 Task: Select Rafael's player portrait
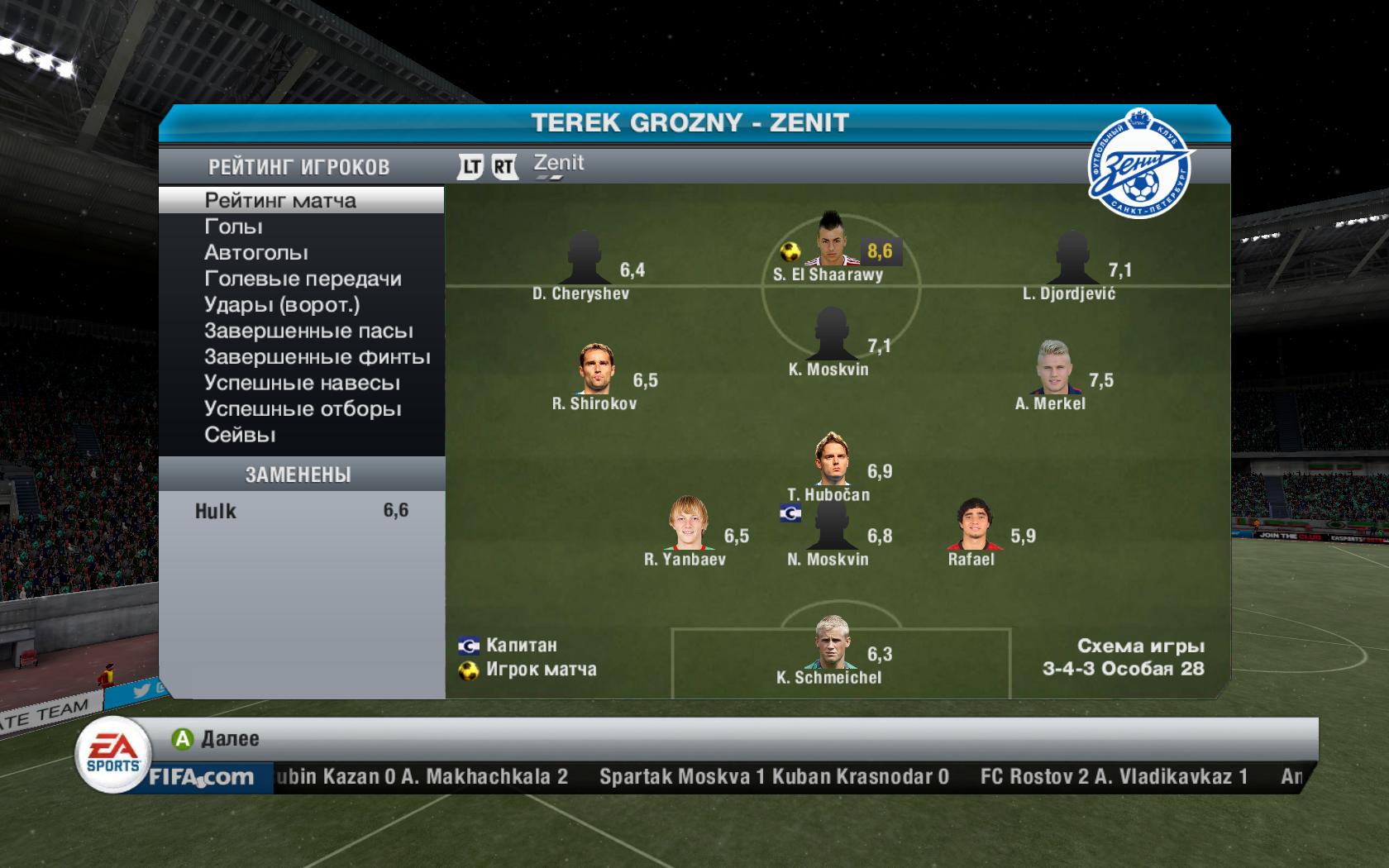[973, 525]
